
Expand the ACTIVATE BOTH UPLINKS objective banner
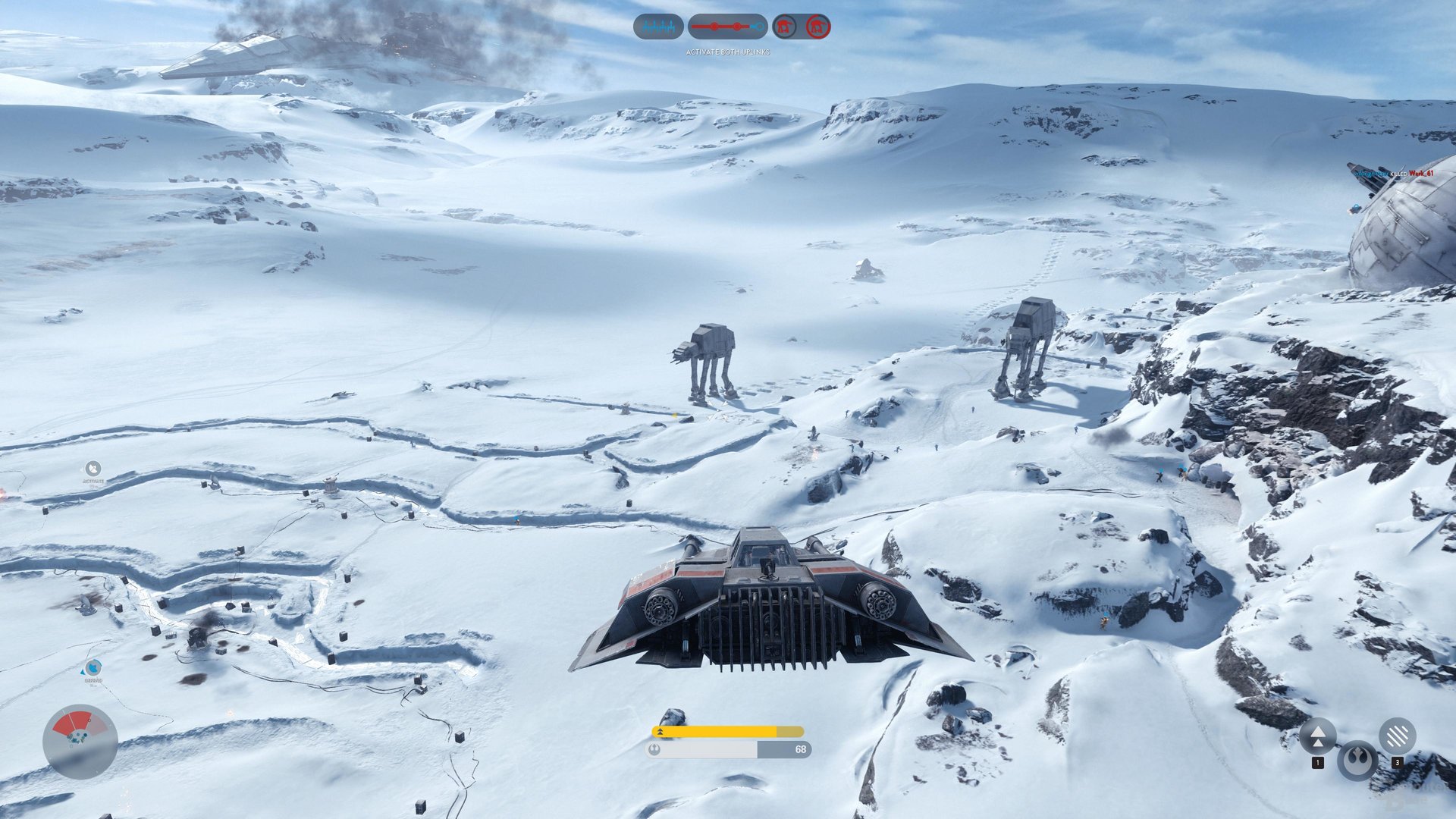point(728,52)
